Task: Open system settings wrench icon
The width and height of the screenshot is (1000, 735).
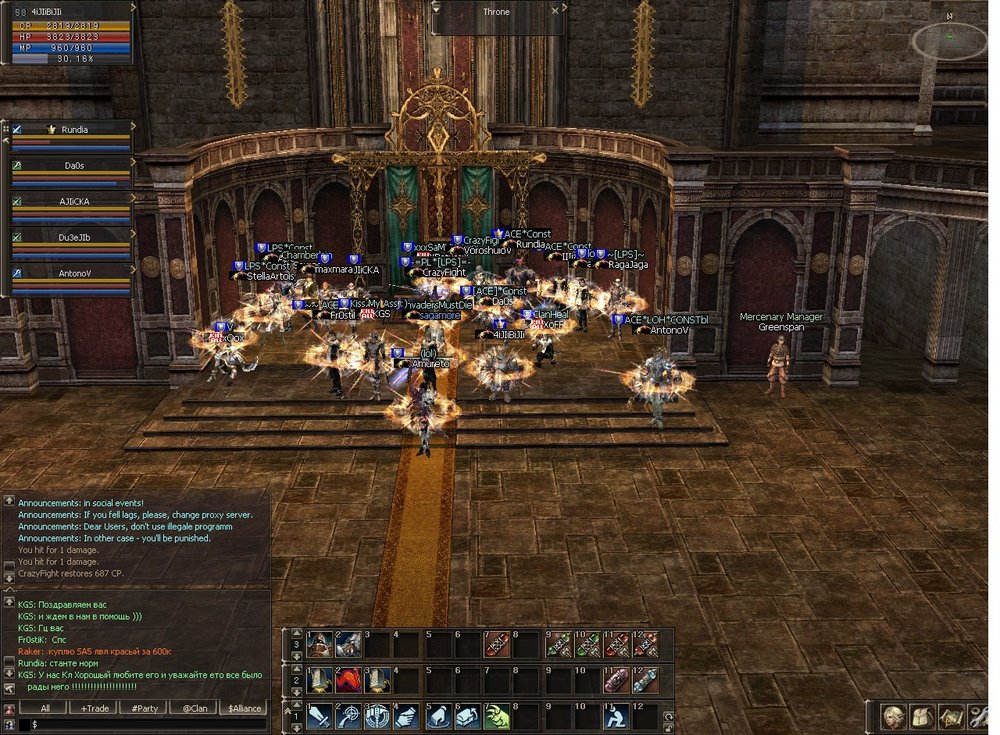Action: [977, 717]
